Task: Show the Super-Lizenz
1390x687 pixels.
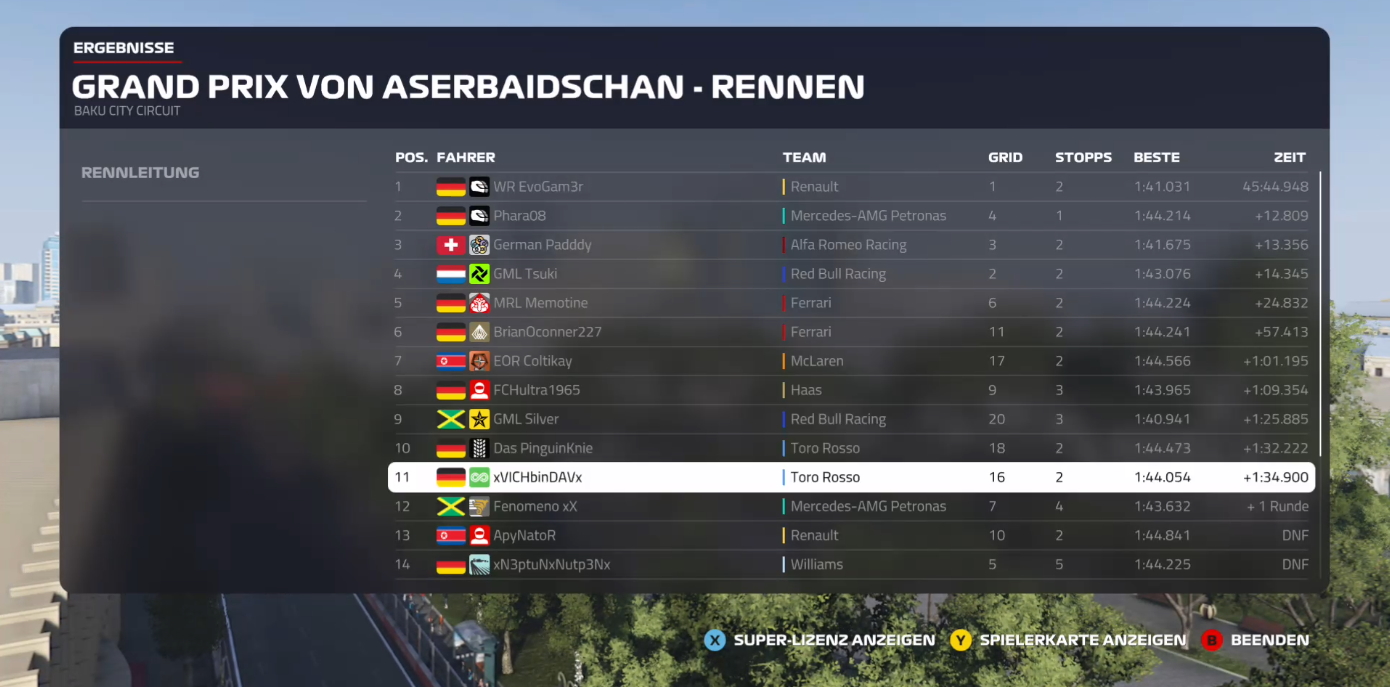Action: tap(820, 640)
